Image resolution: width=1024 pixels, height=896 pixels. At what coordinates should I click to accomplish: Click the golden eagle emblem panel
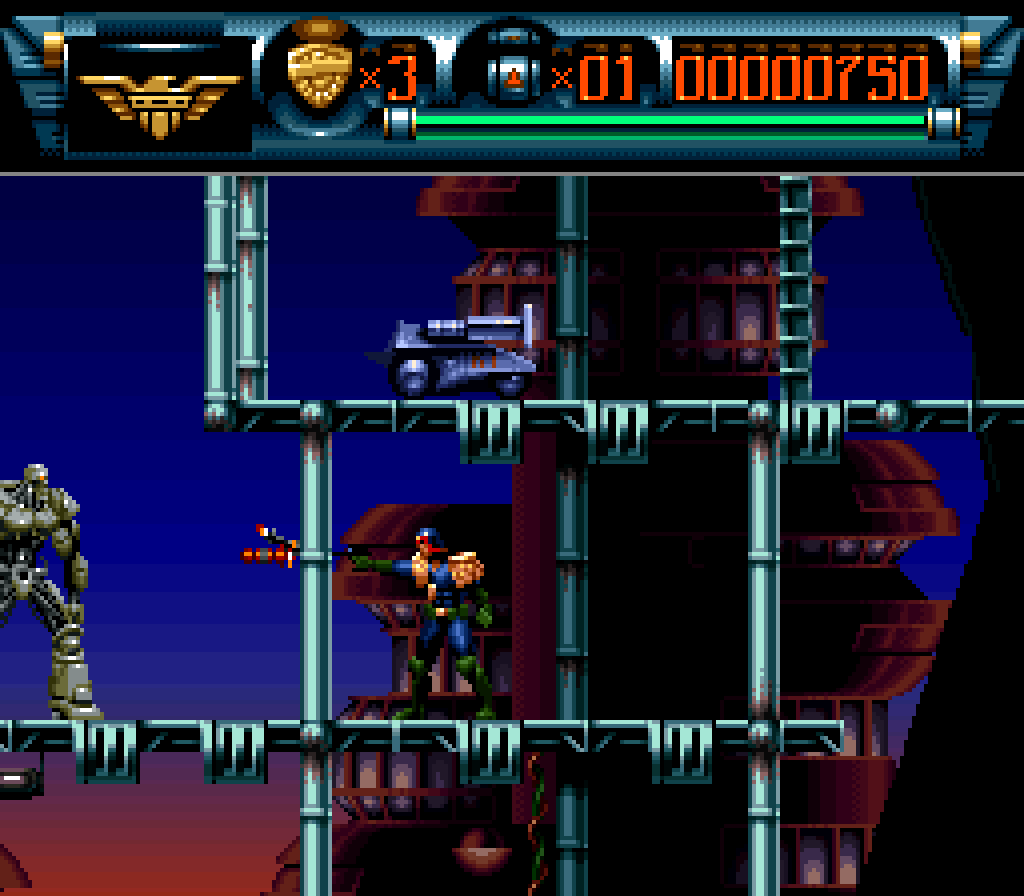[x=160, y=97]
